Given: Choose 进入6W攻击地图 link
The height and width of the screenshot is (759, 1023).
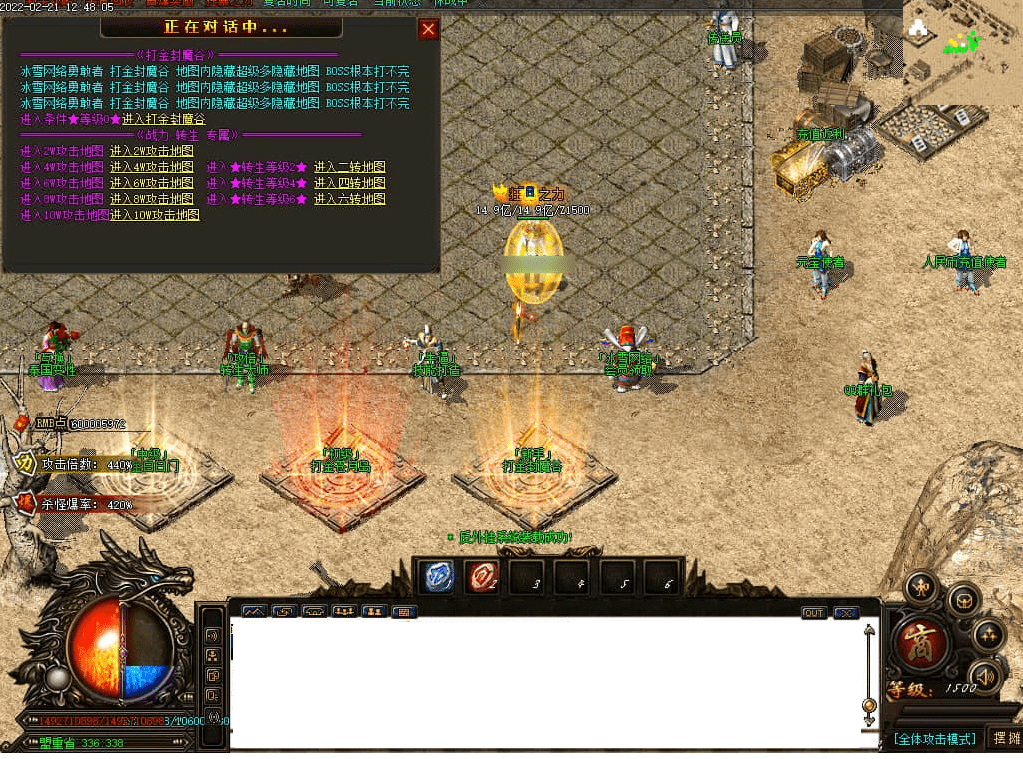Looking at the screenshot, I should pyautogui.click(x=151, y=183).
